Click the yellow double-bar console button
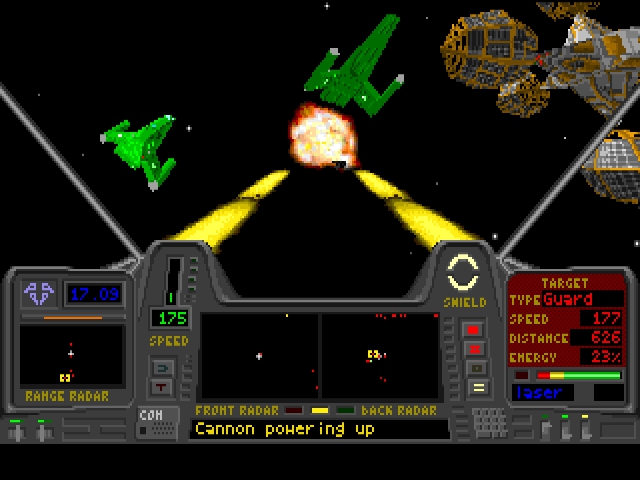Image resolution: width=640 pixels, height=480 pixels. click(x=477, y=387)
